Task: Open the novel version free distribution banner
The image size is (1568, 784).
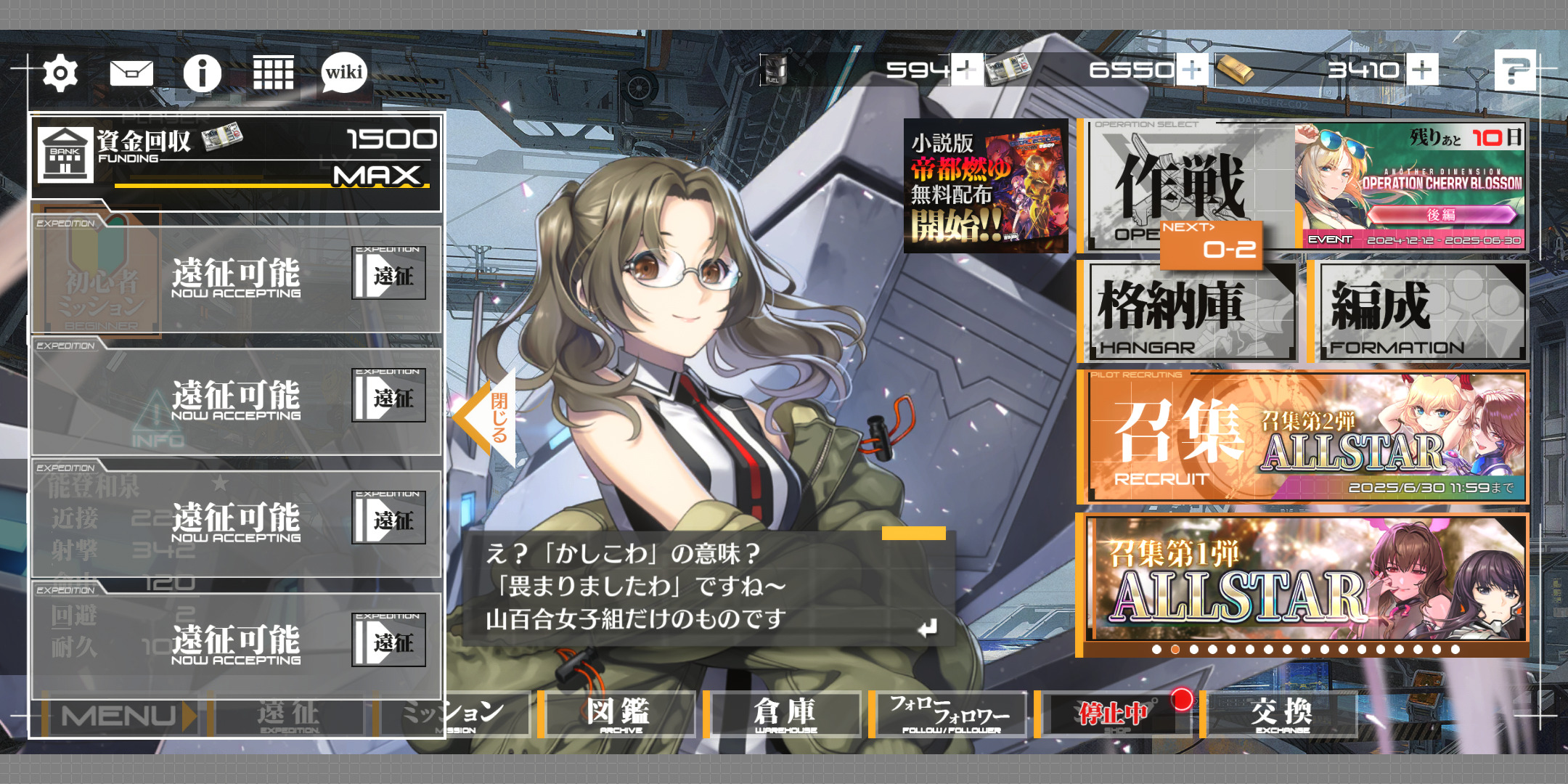Action: pyautogui.click(x=985, y=187)
